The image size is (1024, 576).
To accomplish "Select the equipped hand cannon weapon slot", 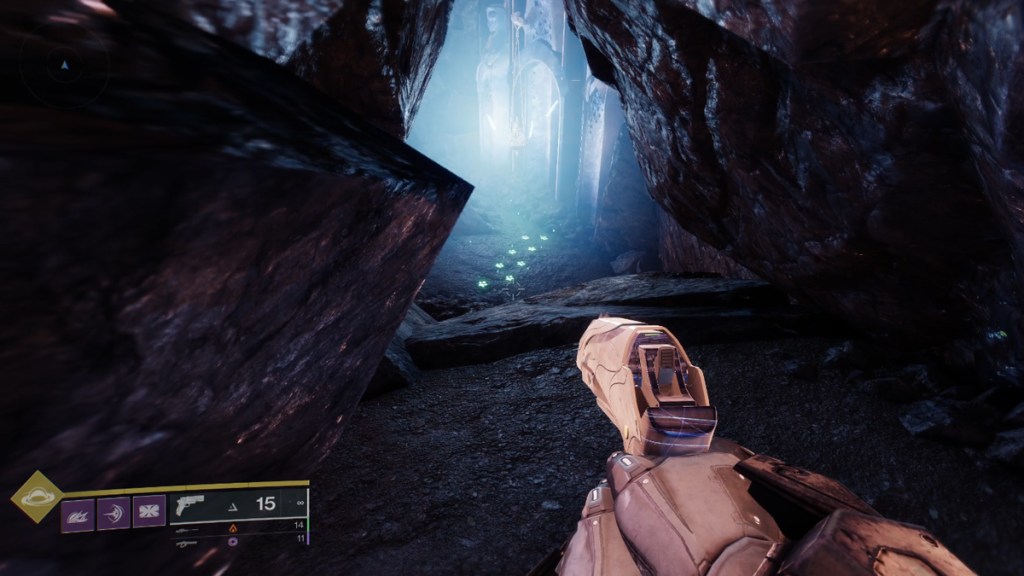I will pos(238,505).
